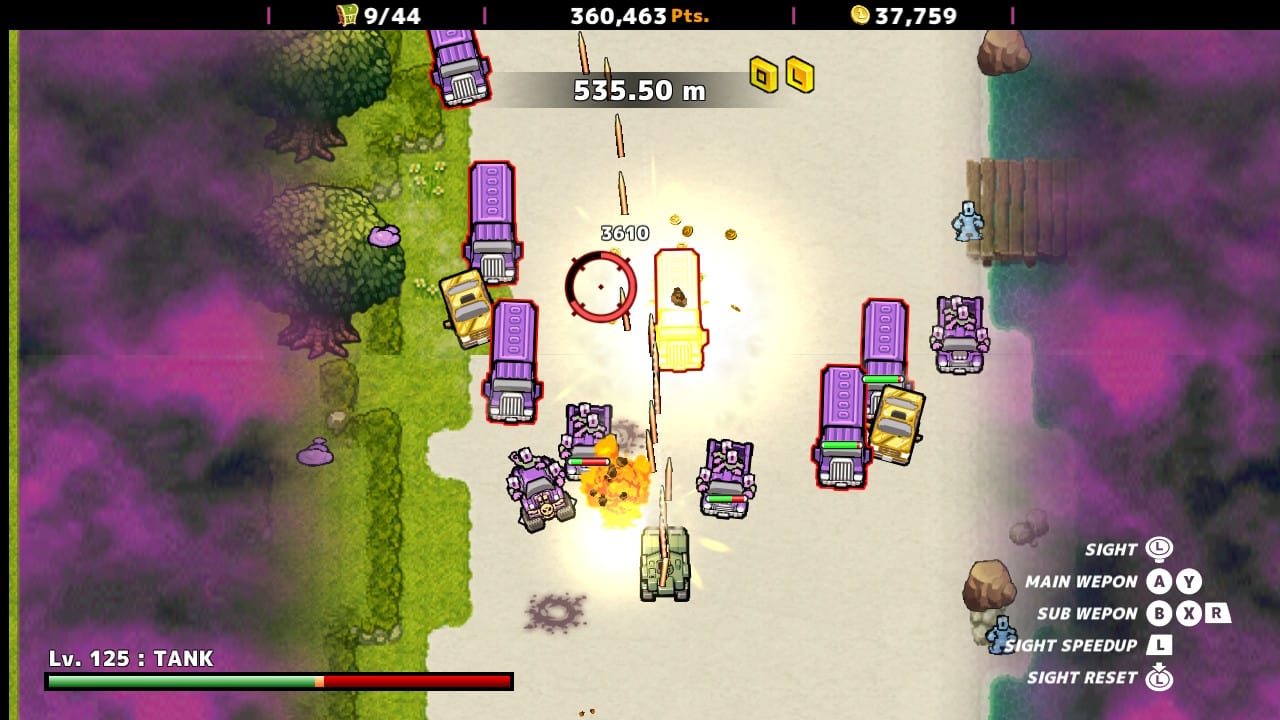Click the 535.50 m distance banner

[x=638, y=90]
